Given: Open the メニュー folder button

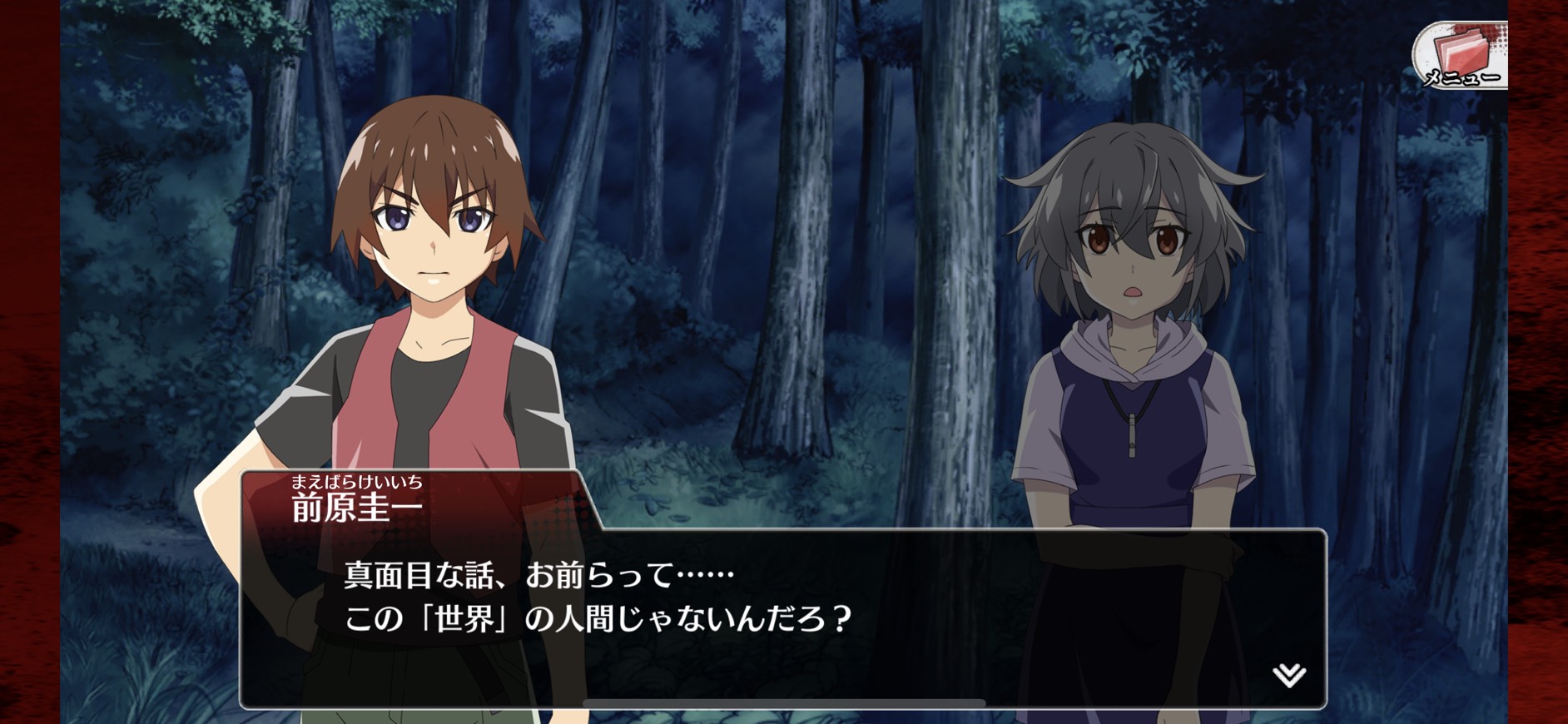Looking at the screenshot, I should click(1460, 56).
